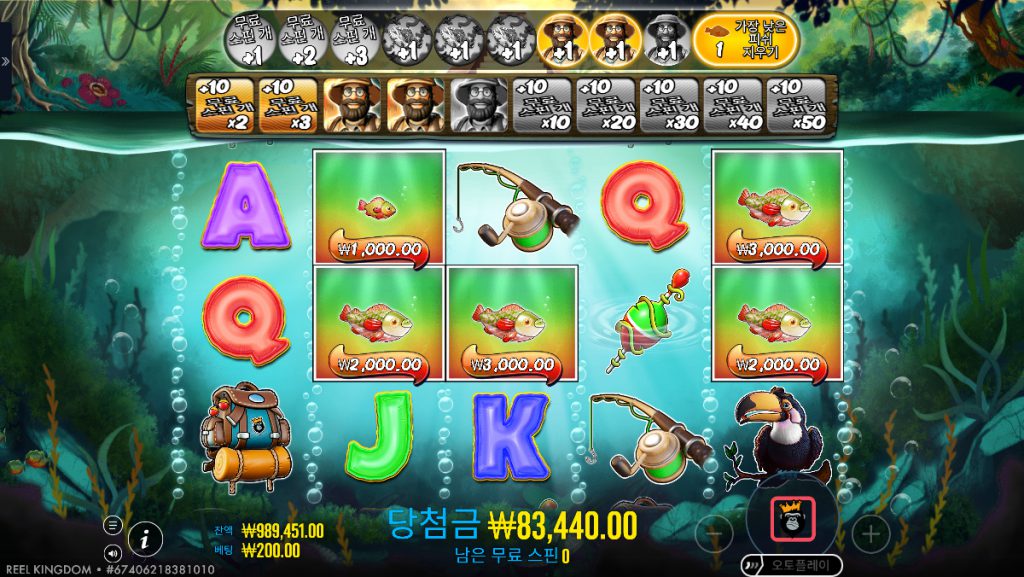Viewport: 1024px width, 577px height.
Task: Open the hamburger menu icon
Action: (113, 525)
